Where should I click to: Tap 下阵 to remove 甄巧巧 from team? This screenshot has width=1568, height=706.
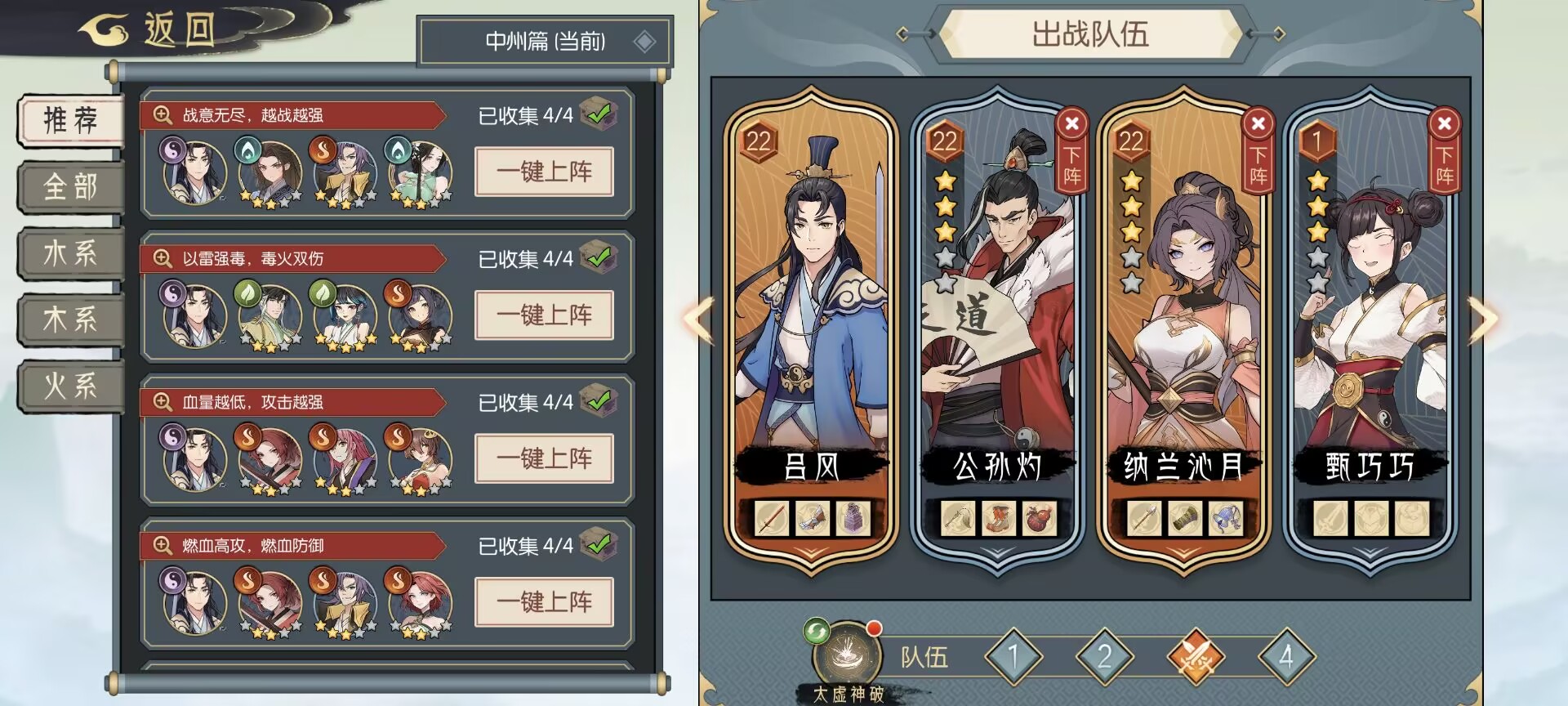pos(1444,157)
